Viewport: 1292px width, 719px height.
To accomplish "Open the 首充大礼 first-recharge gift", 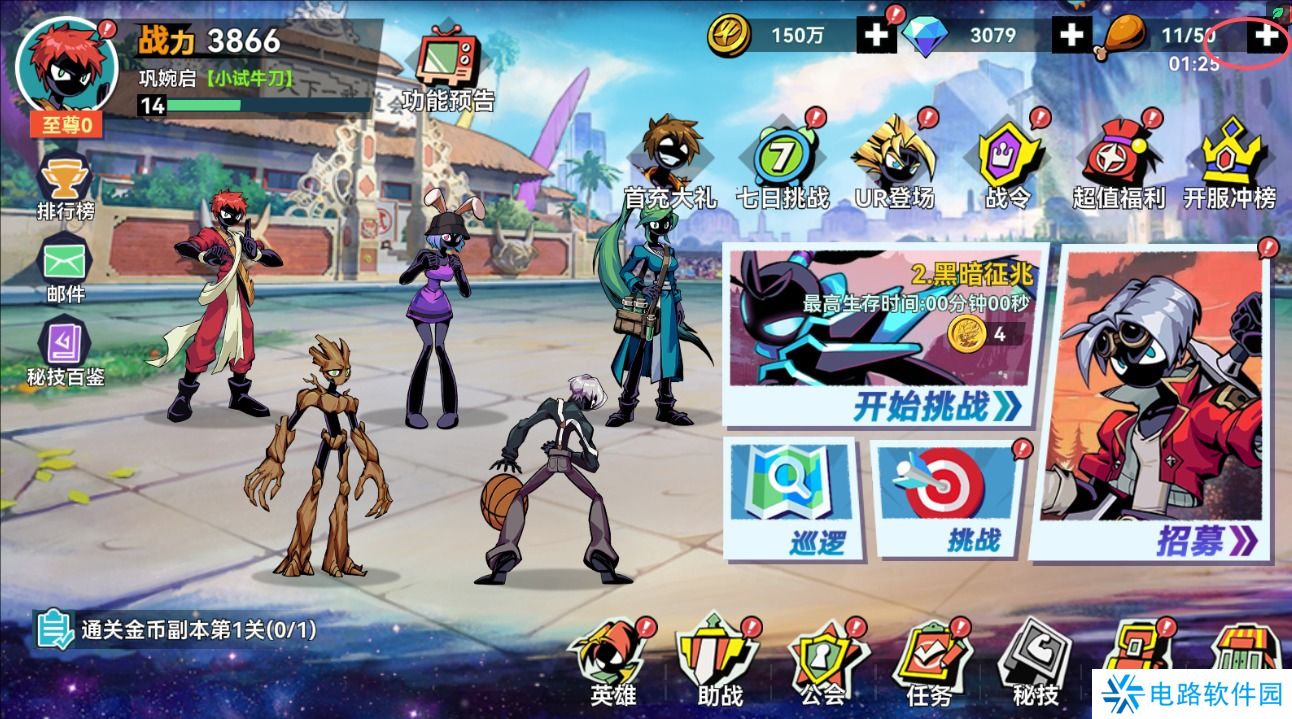I will [670, 163].
